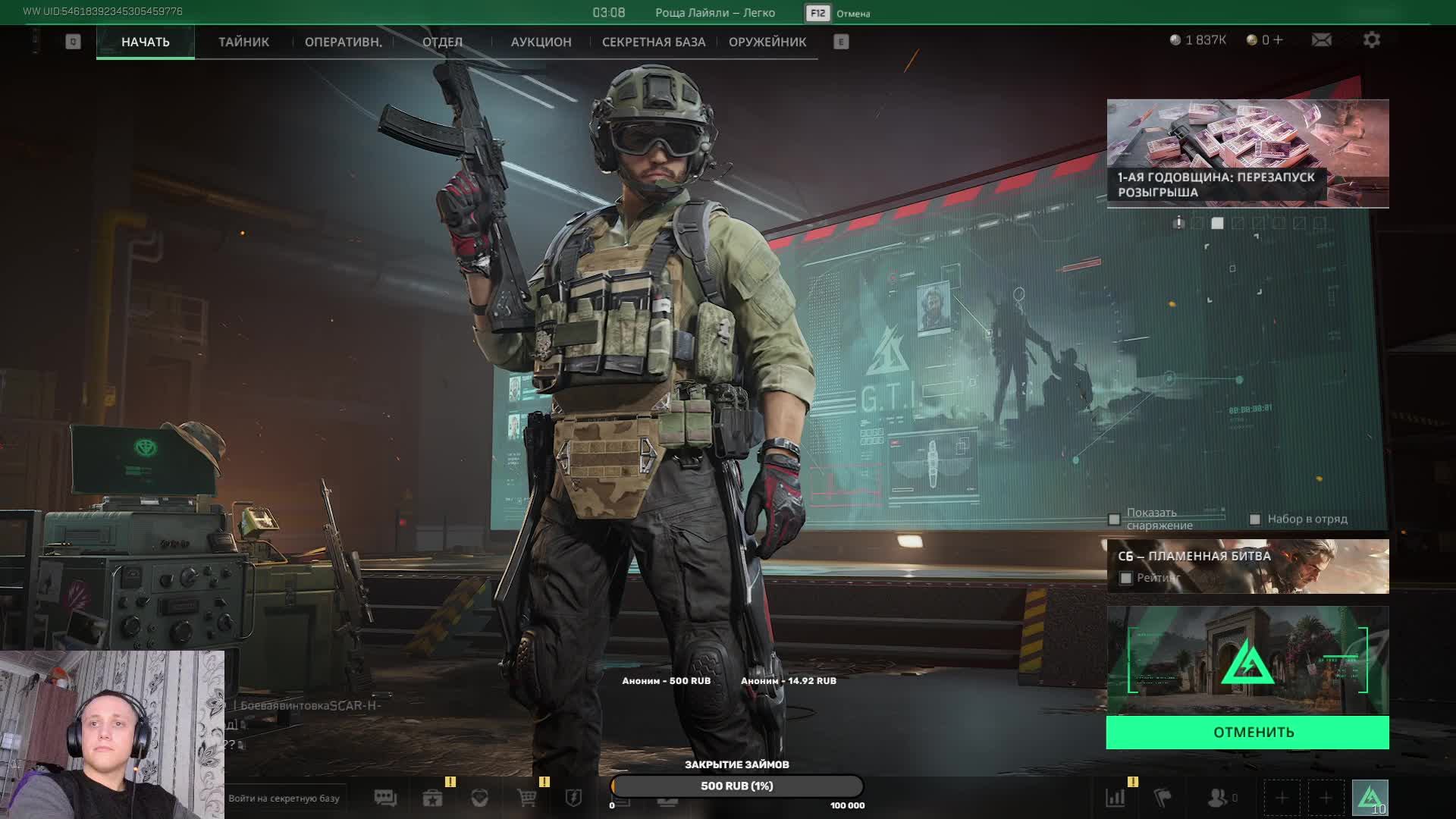Toggle the Показать снаряжение checkbox
Image resolution: width=1456 pixels, height=819 pixels.
1114,519
